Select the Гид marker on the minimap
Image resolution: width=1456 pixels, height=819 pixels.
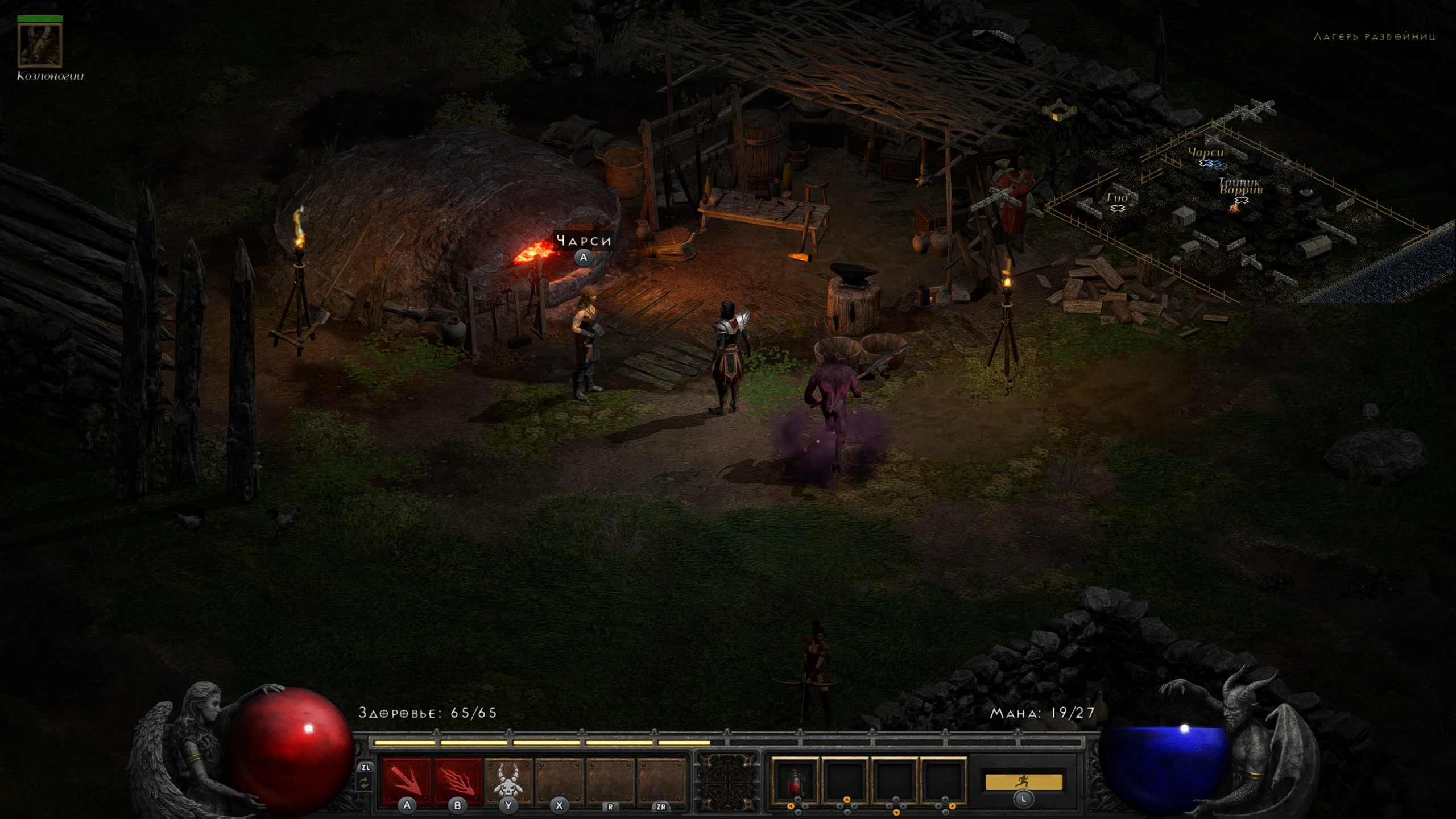coord(1118,198)
